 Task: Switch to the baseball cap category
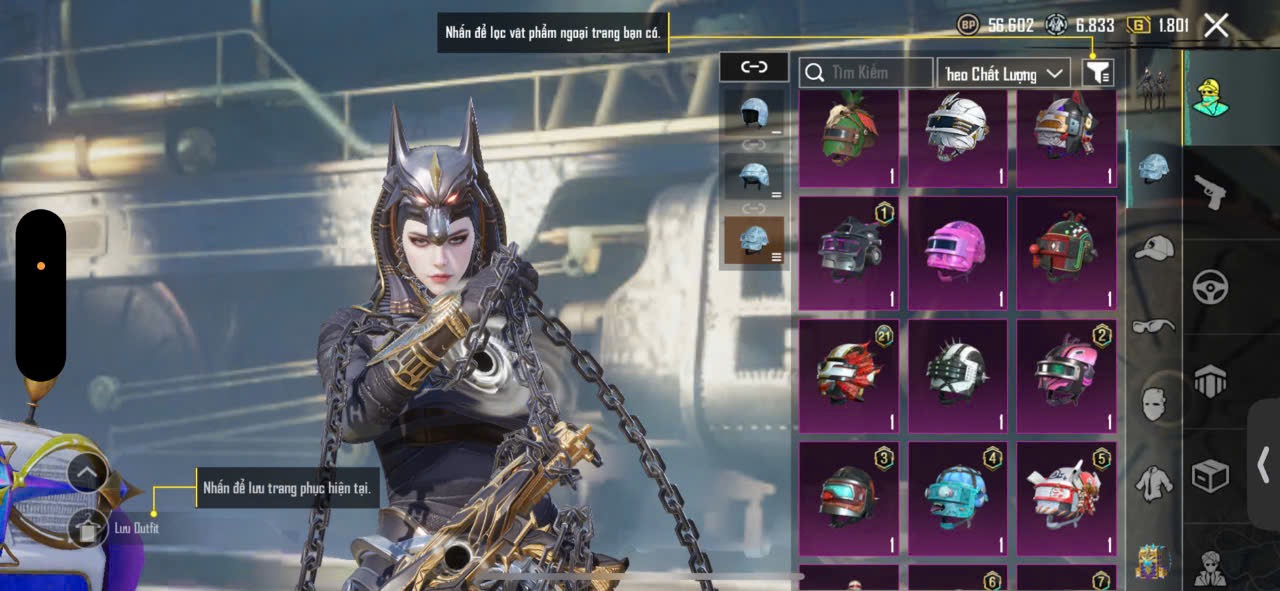tap(1154, 247)
